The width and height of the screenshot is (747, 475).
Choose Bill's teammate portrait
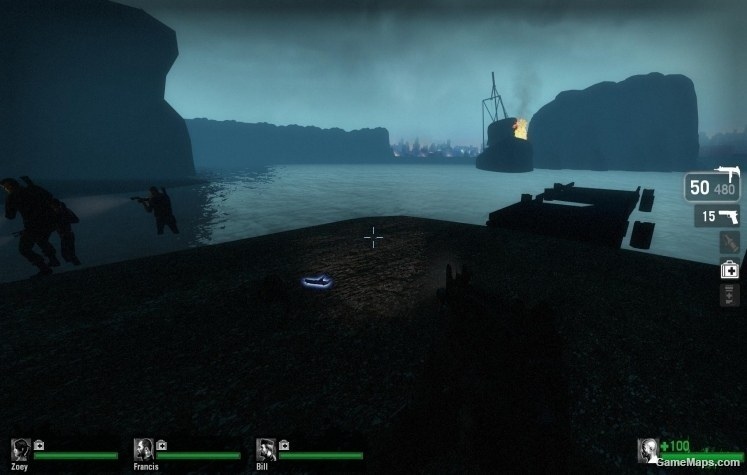click(x=266, y=450)
